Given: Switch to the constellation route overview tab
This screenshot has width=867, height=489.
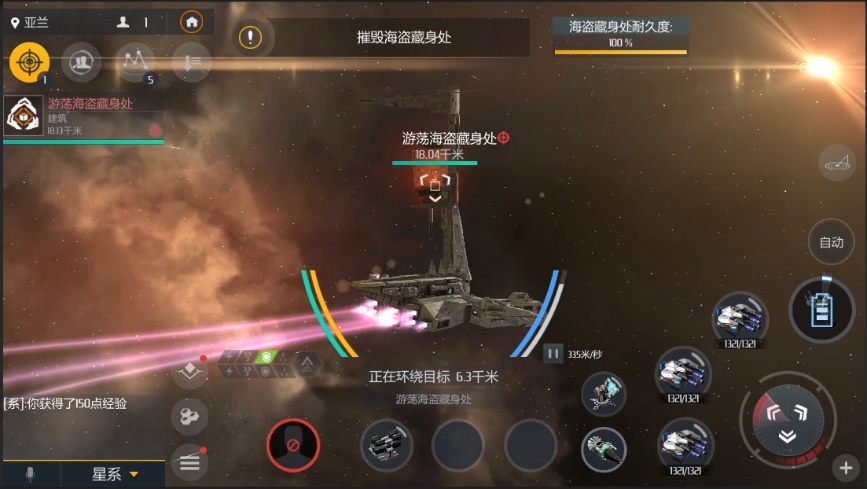Looking at the screenshot, I should [135, 62].
